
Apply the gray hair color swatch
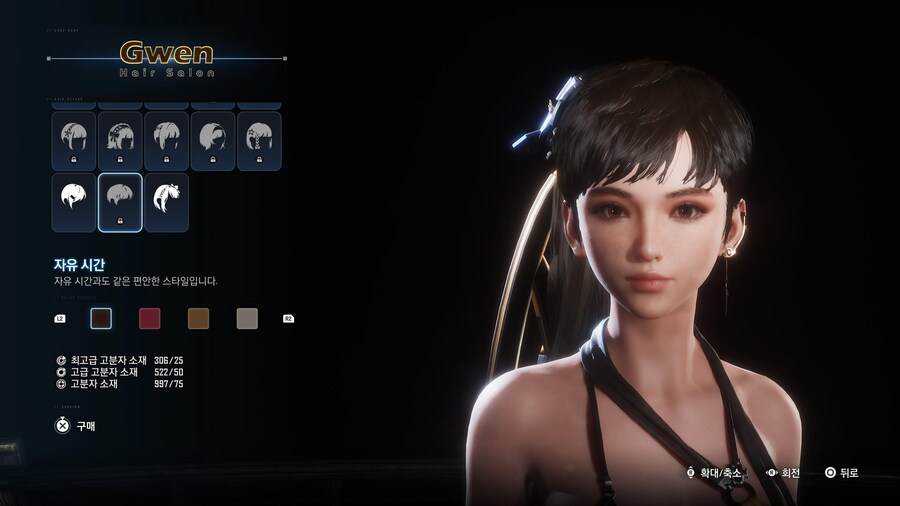(247, 319)
